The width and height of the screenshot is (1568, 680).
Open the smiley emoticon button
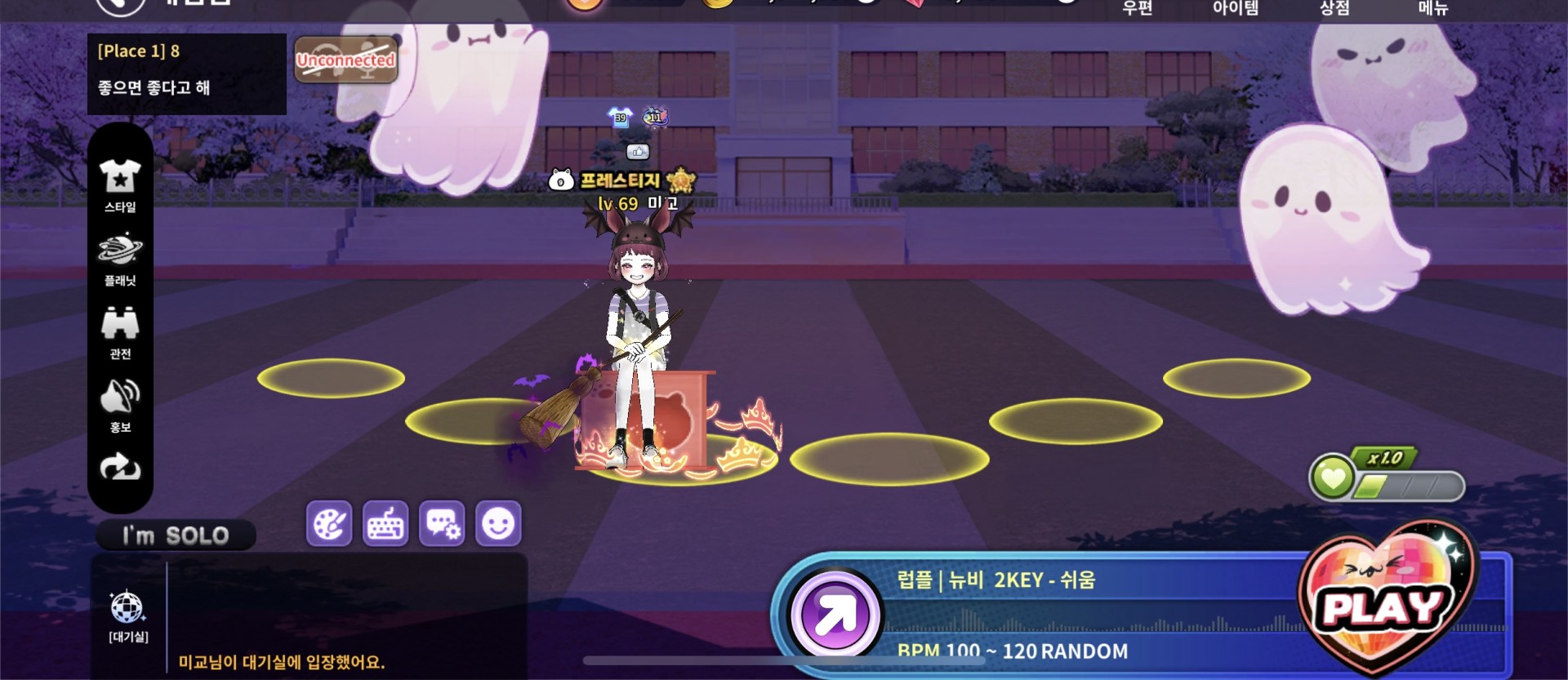coord(498,523)
